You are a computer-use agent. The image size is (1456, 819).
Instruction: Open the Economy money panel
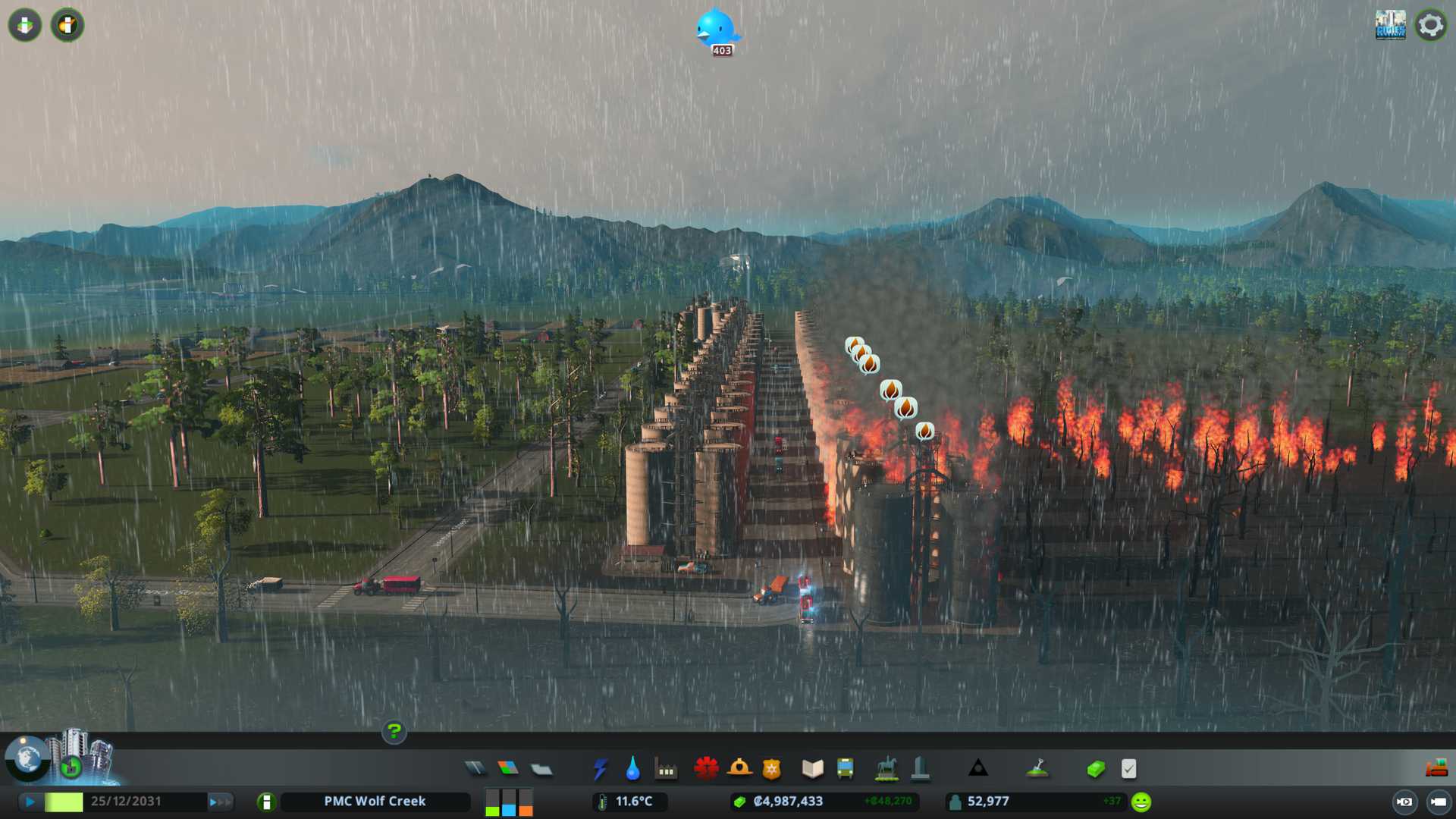pos(1095,769)
